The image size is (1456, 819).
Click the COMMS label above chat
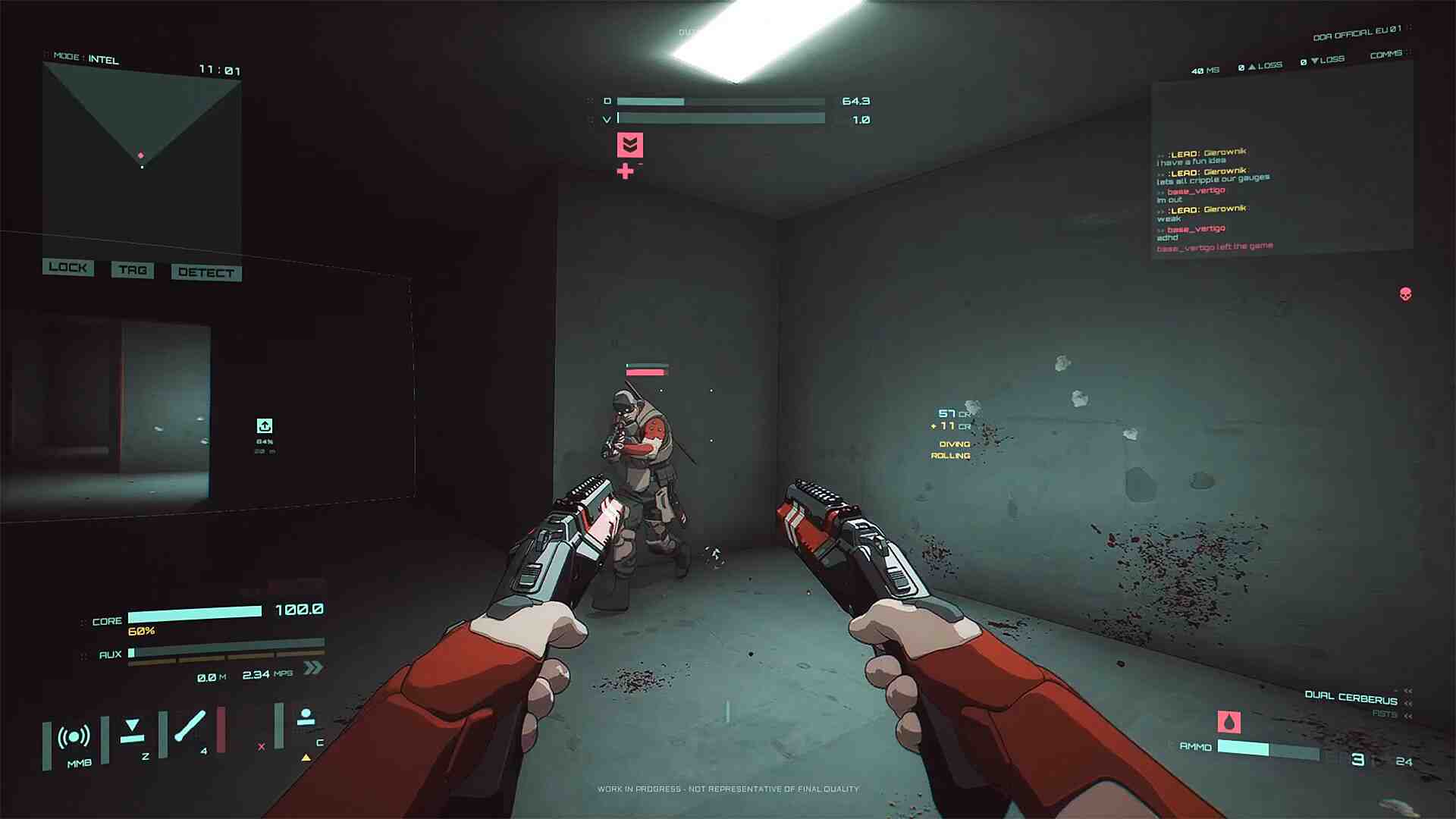[x=1385, y=55]
